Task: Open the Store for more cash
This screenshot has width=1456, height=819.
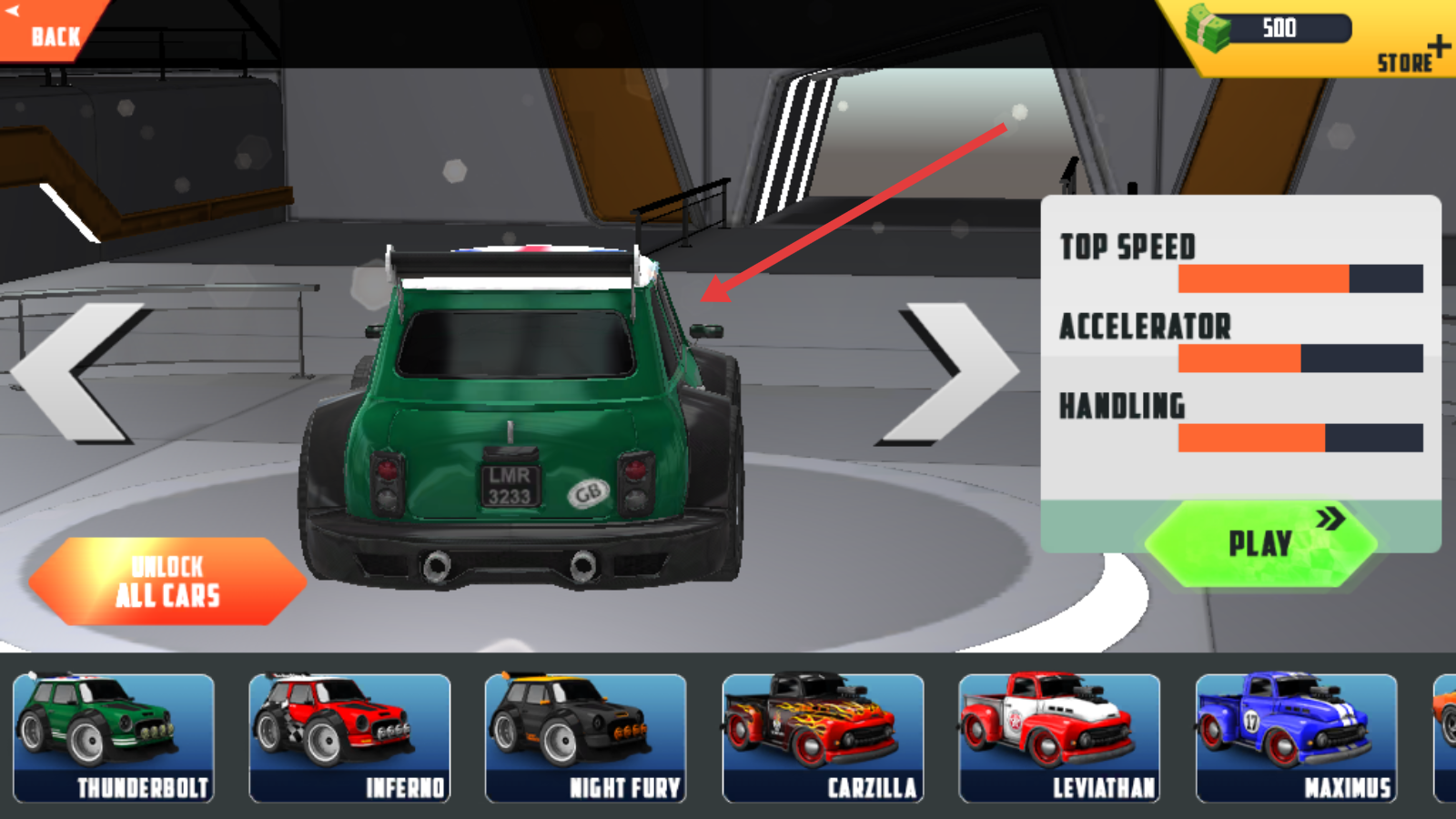Action: pyautogui.click(x=1410, y=56)
